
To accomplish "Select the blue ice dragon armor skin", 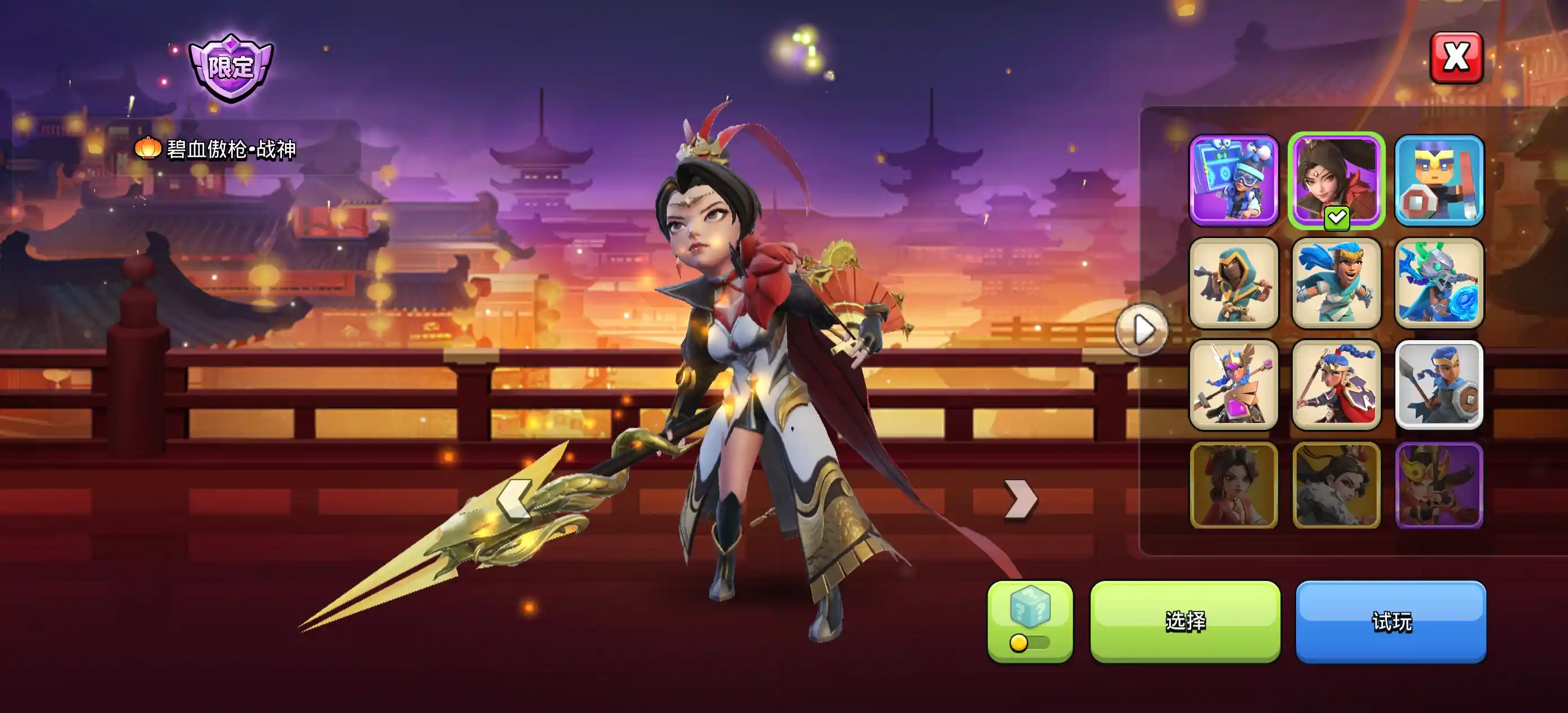I will pyautogui.click(x=1439, y=283).
